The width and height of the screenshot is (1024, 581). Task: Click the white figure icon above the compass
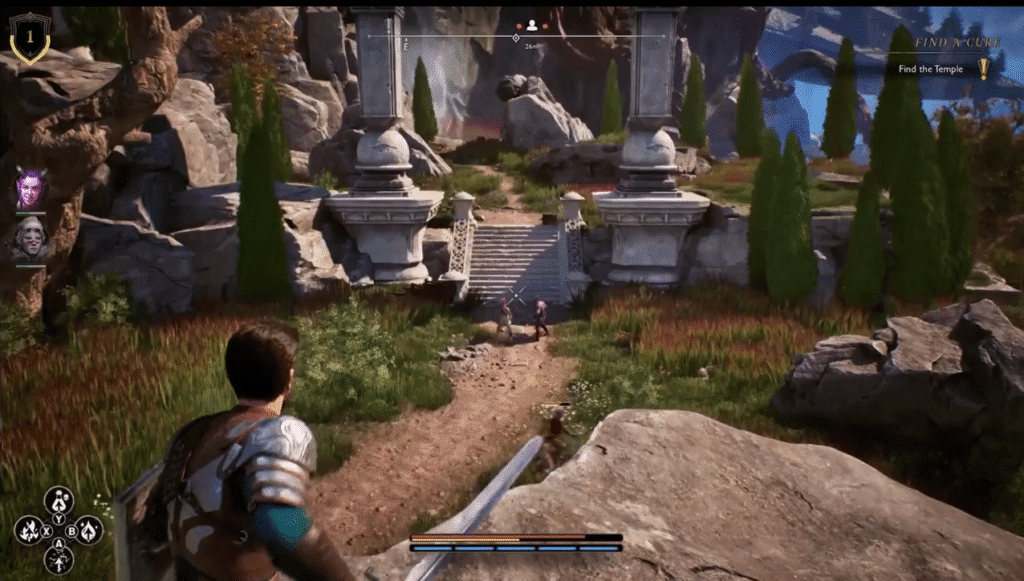532,25
